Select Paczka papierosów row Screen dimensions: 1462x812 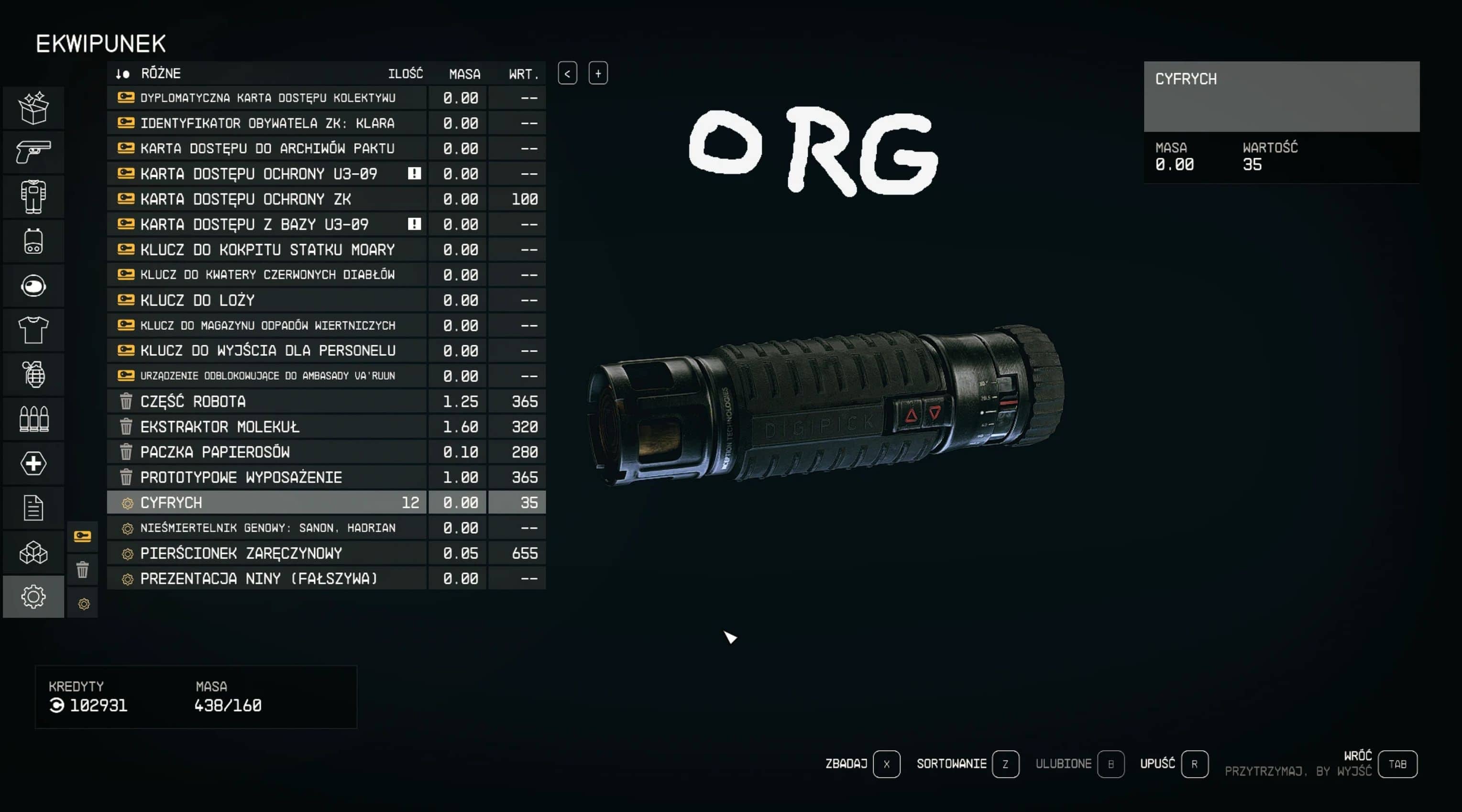tap(267, 452)
